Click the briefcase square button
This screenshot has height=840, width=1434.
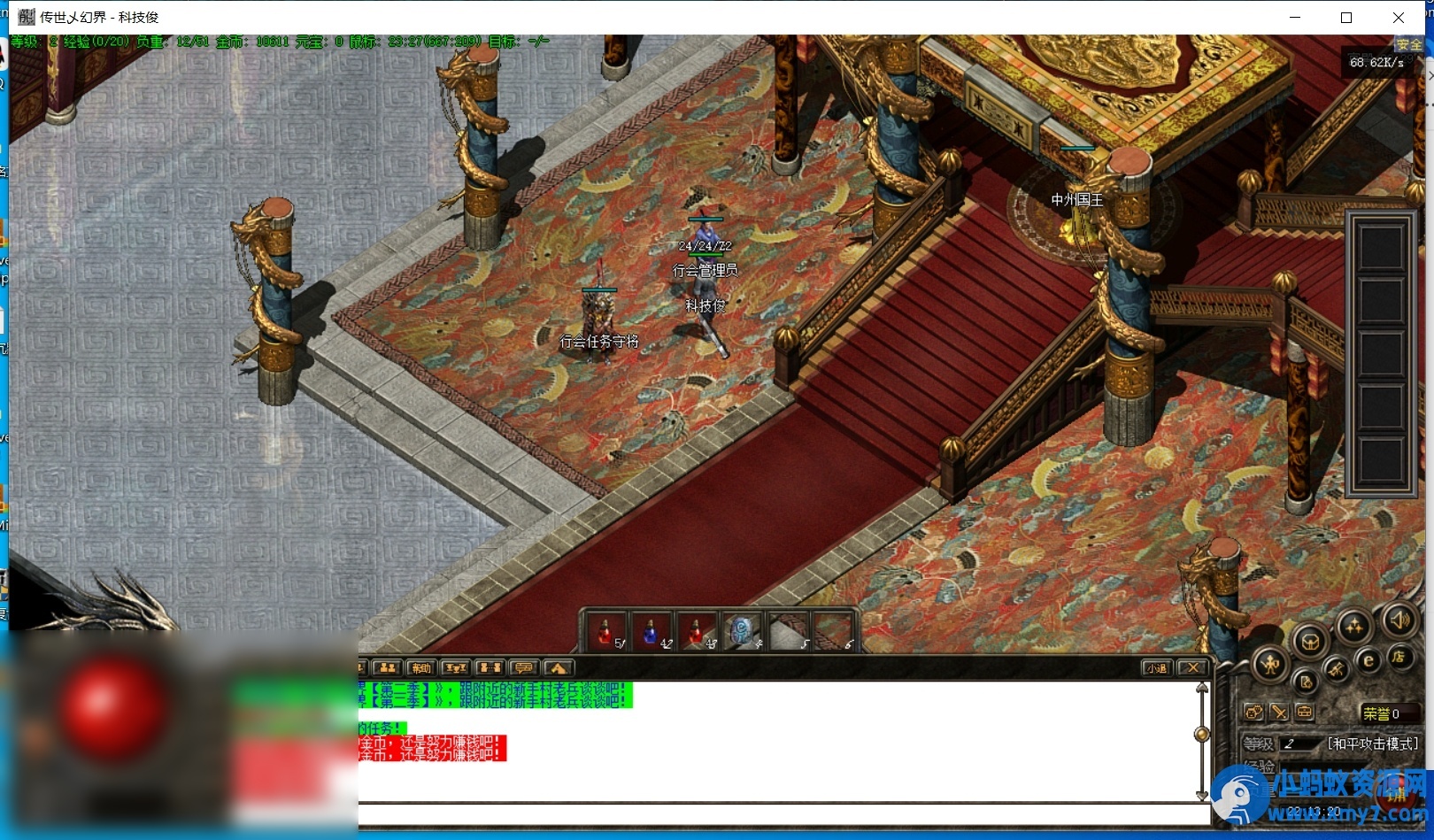click(1304, 712)
